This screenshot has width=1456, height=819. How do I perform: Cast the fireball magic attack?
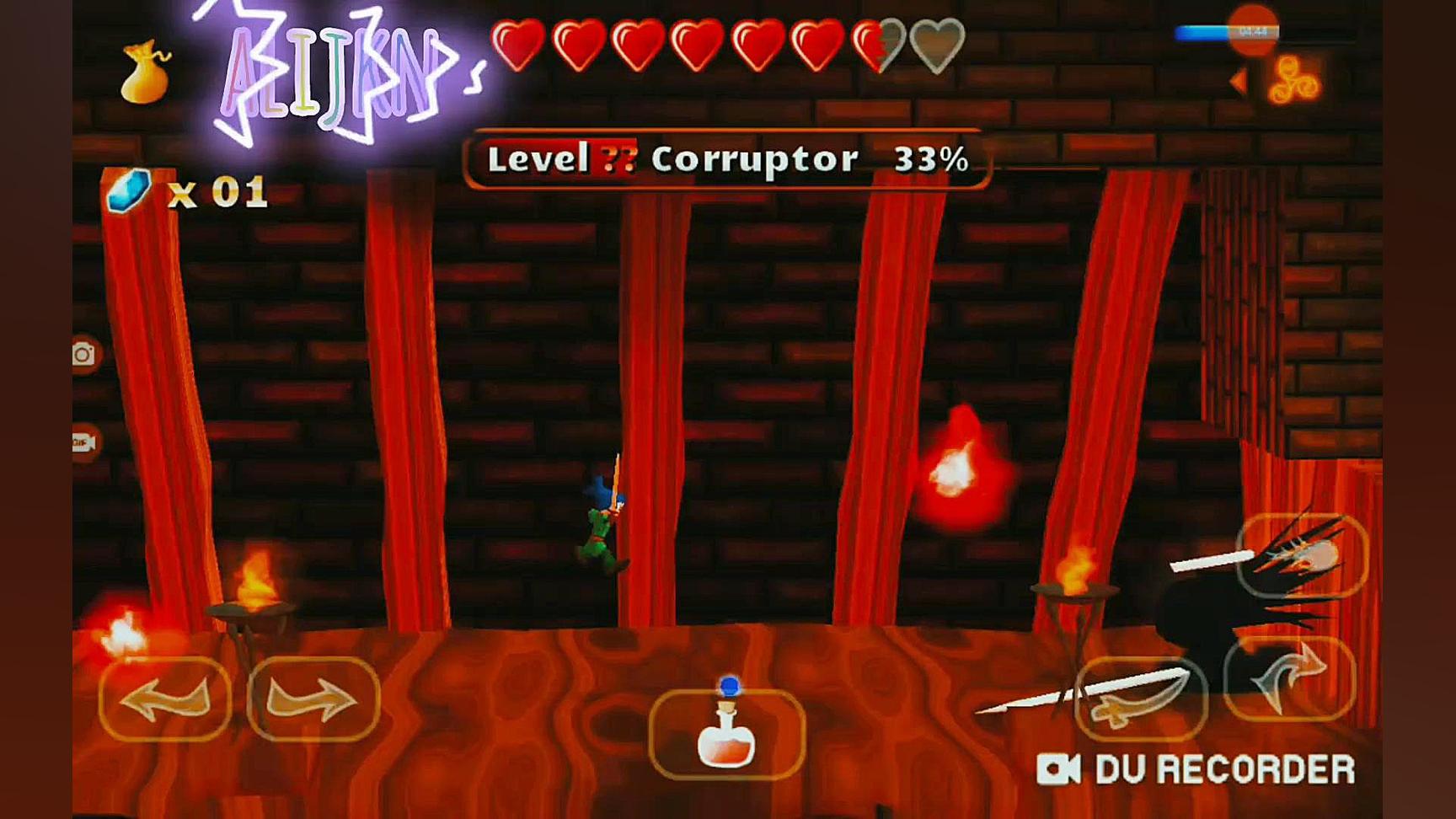1302,556
